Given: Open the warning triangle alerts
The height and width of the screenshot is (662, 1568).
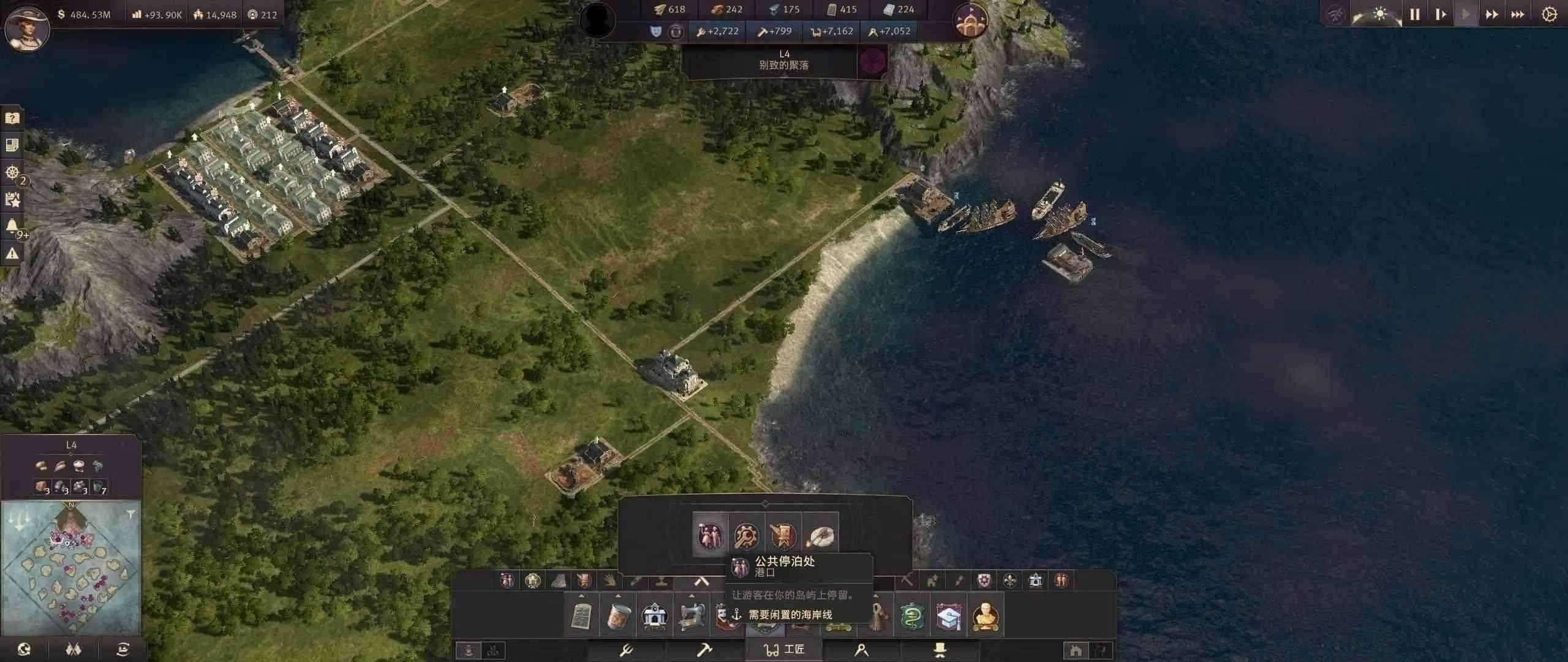Looking at the screenshot, I should coord(12,253).
